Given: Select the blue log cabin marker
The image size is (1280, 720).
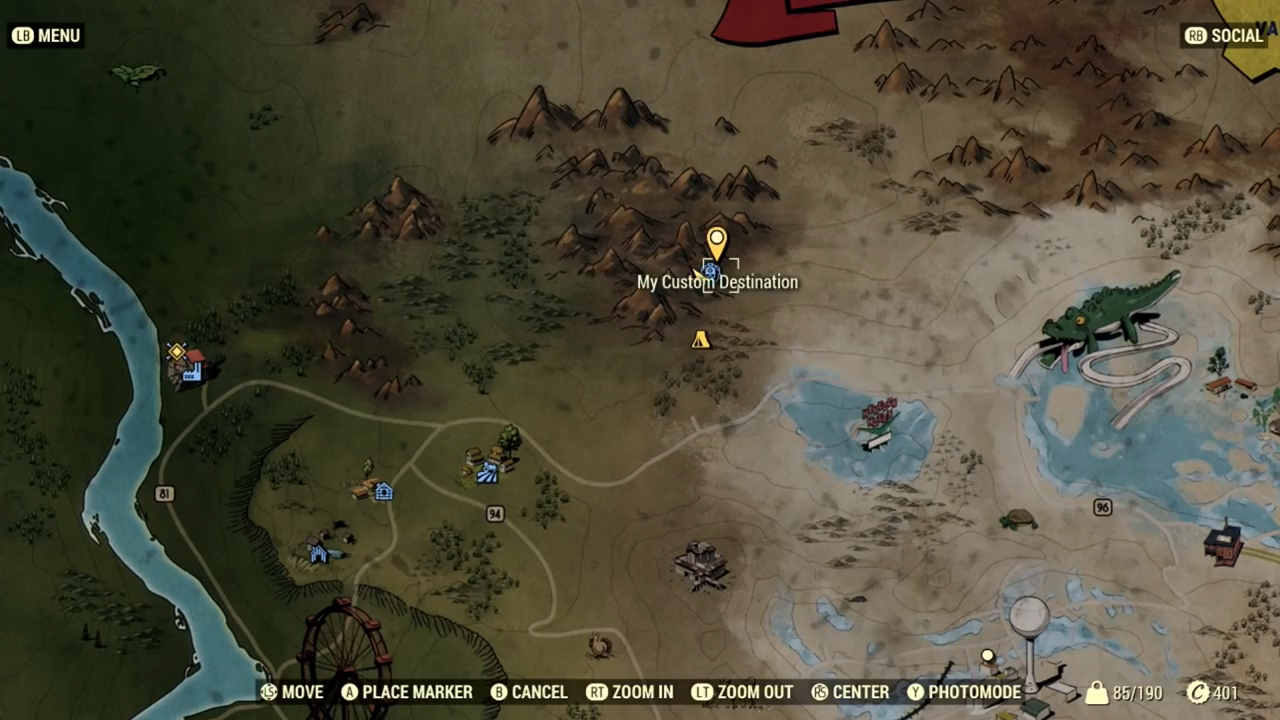Looking at the screenshot, I should [383, 491].
